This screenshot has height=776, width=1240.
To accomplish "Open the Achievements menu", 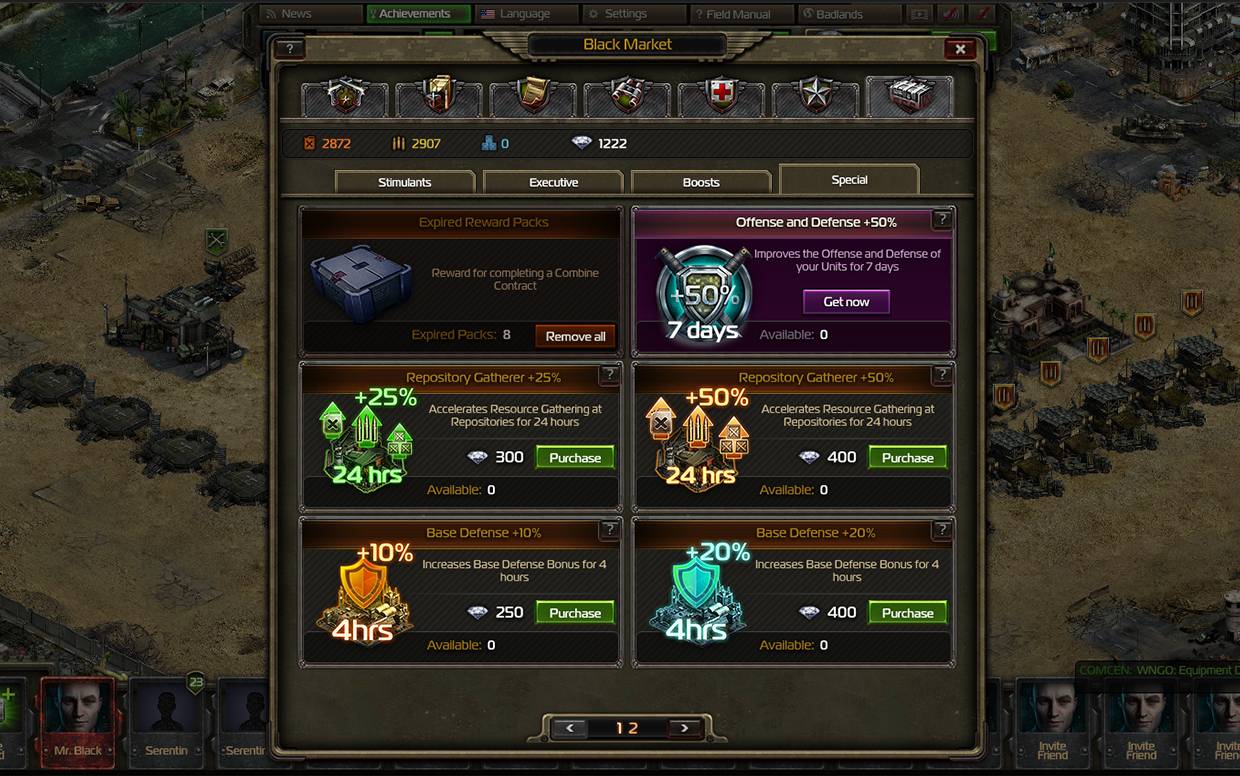I will [417, 14].
